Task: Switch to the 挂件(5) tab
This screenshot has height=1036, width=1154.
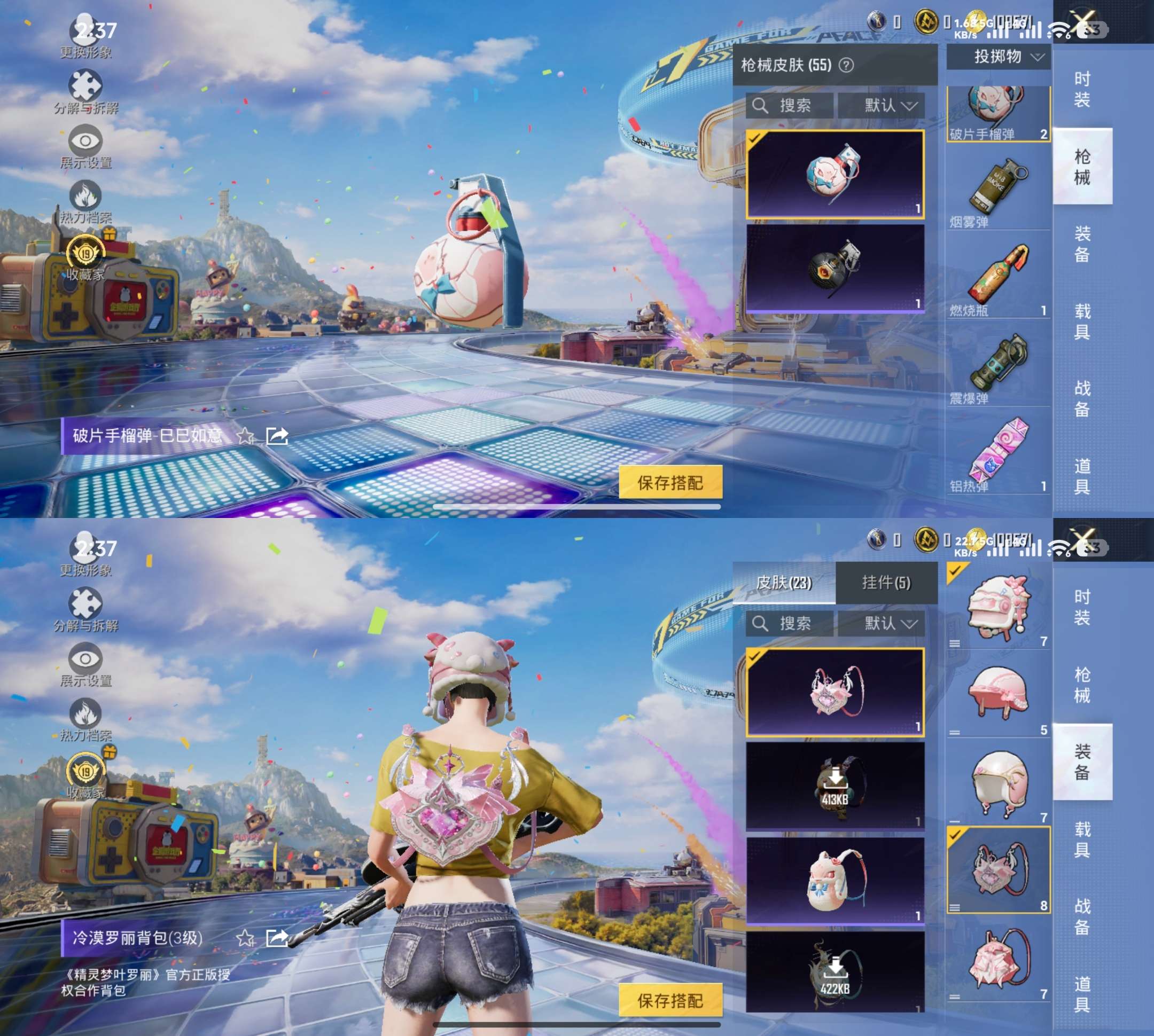Action: tap(886, 582)
